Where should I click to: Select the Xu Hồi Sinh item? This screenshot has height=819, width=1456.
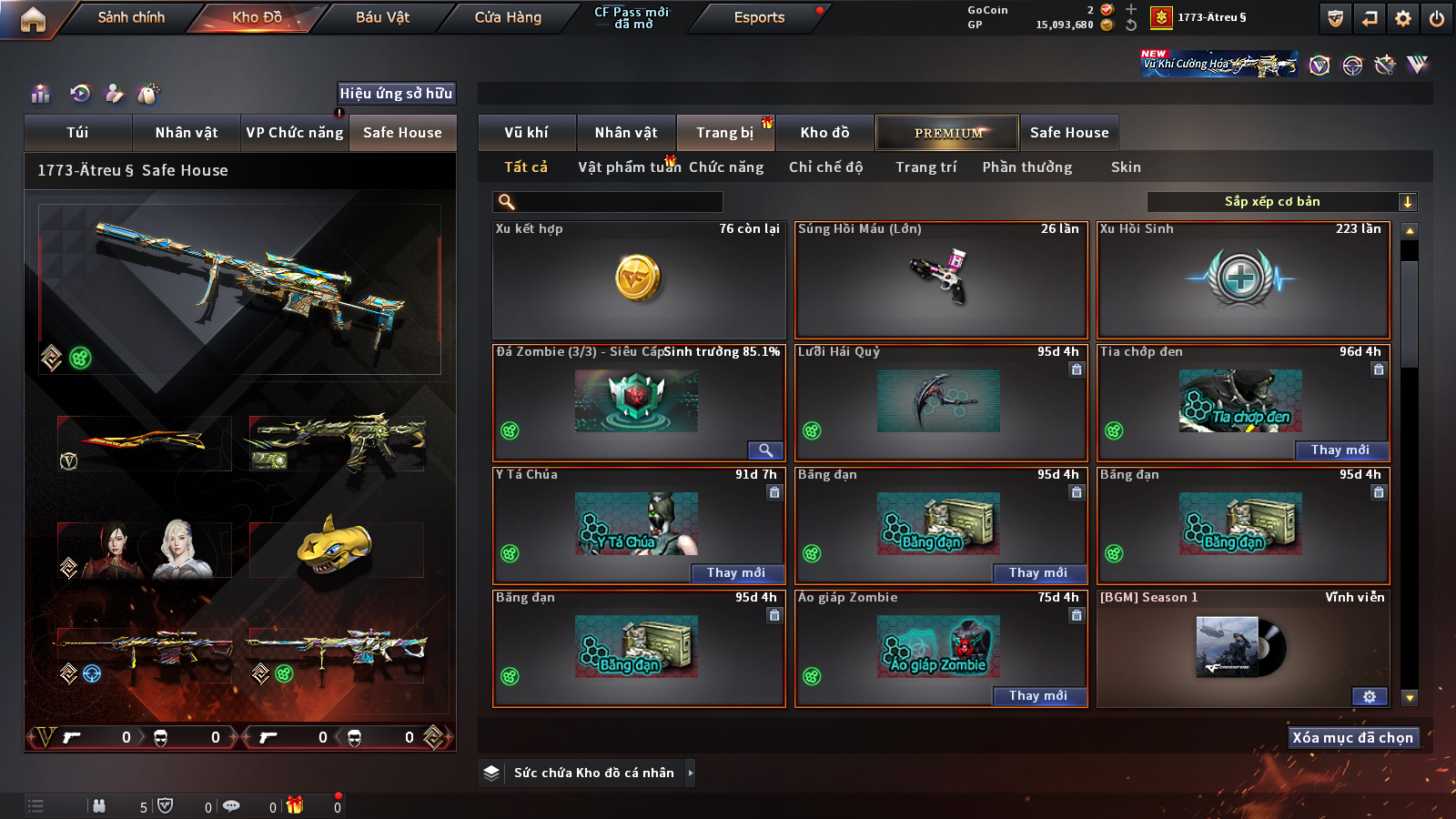(x=1243, y=280)
